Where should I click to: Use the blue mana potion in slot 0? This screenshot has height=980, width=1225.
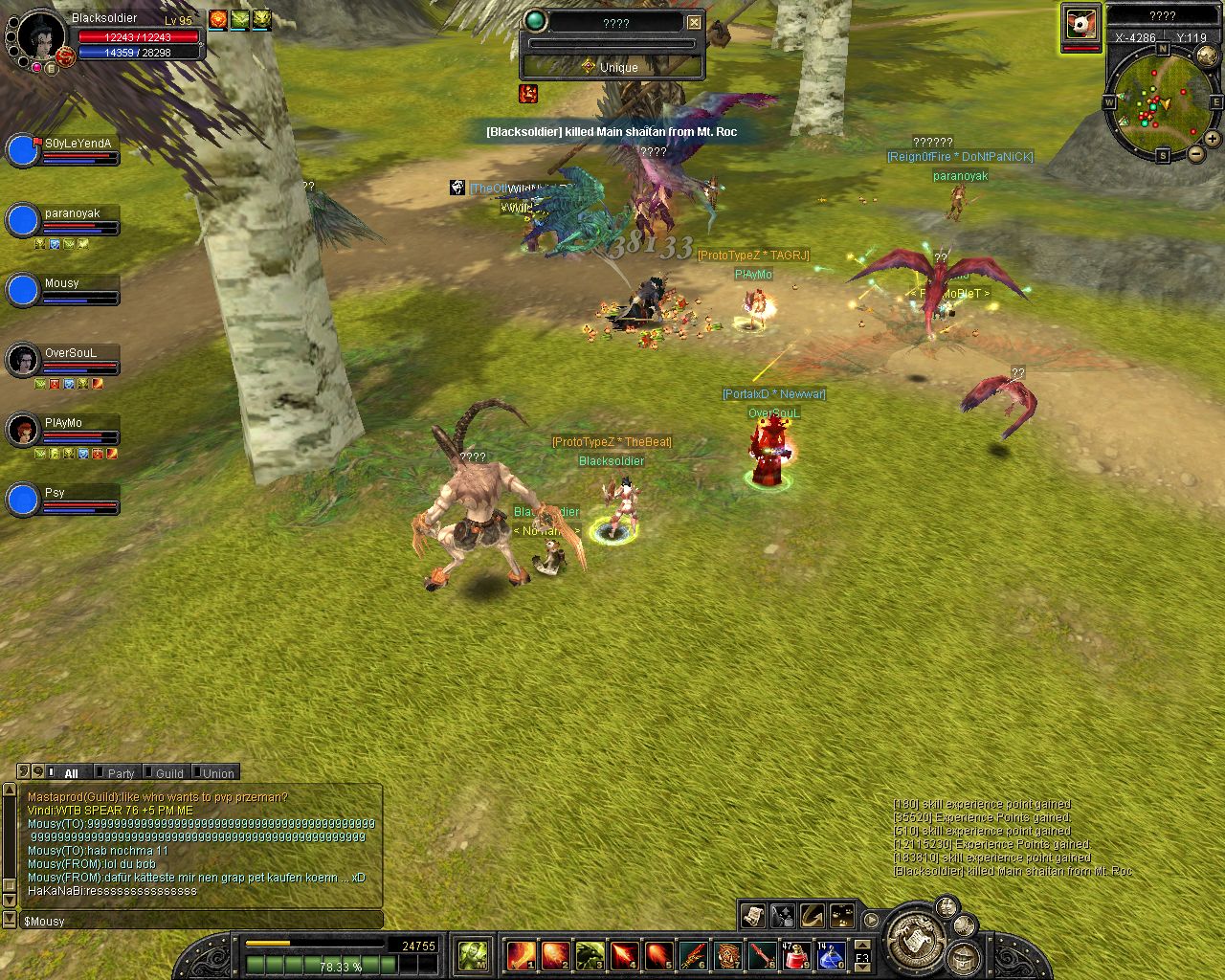(x=829, y=954)
